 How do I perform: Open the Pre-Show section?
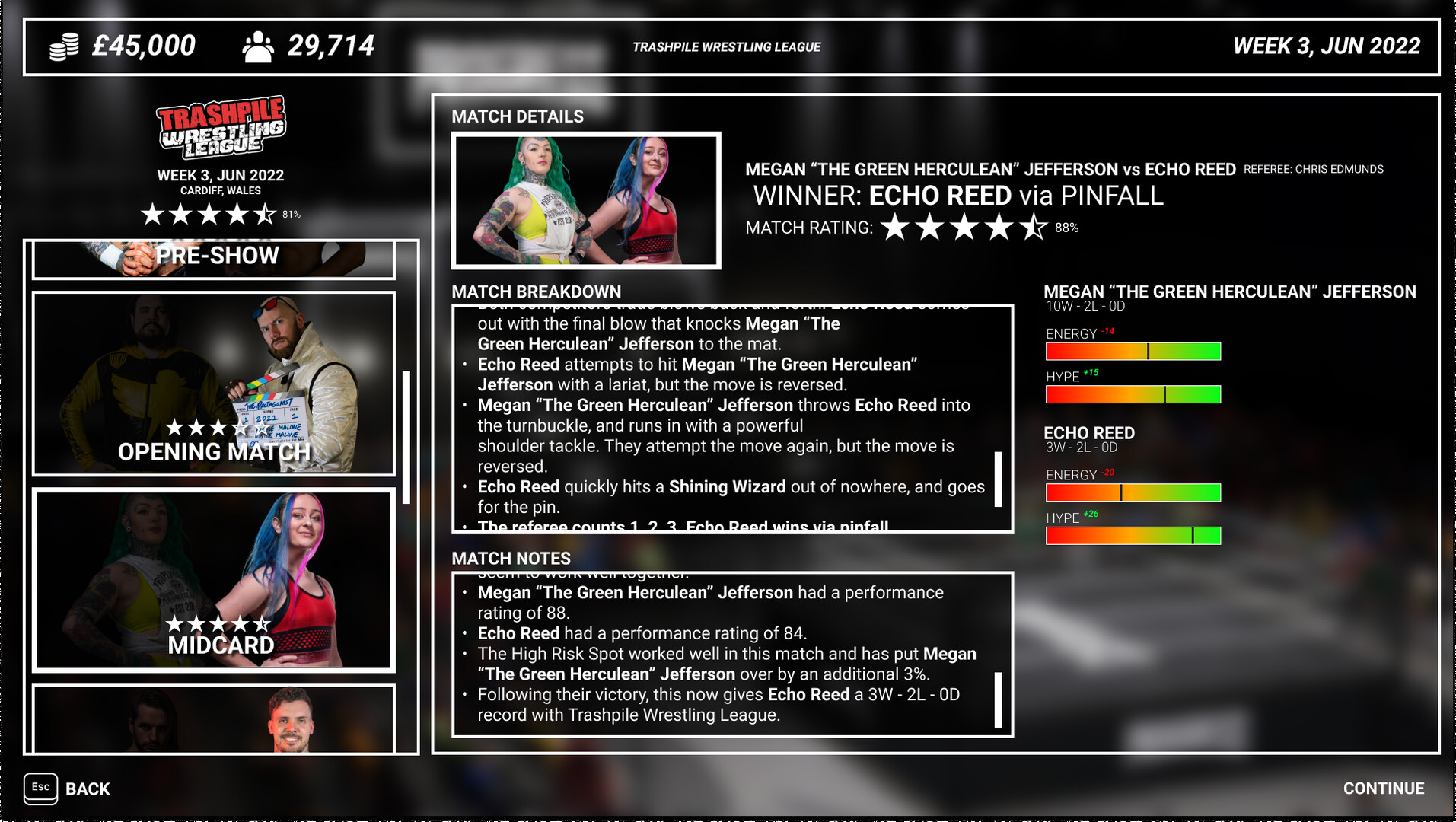(215, 256)
